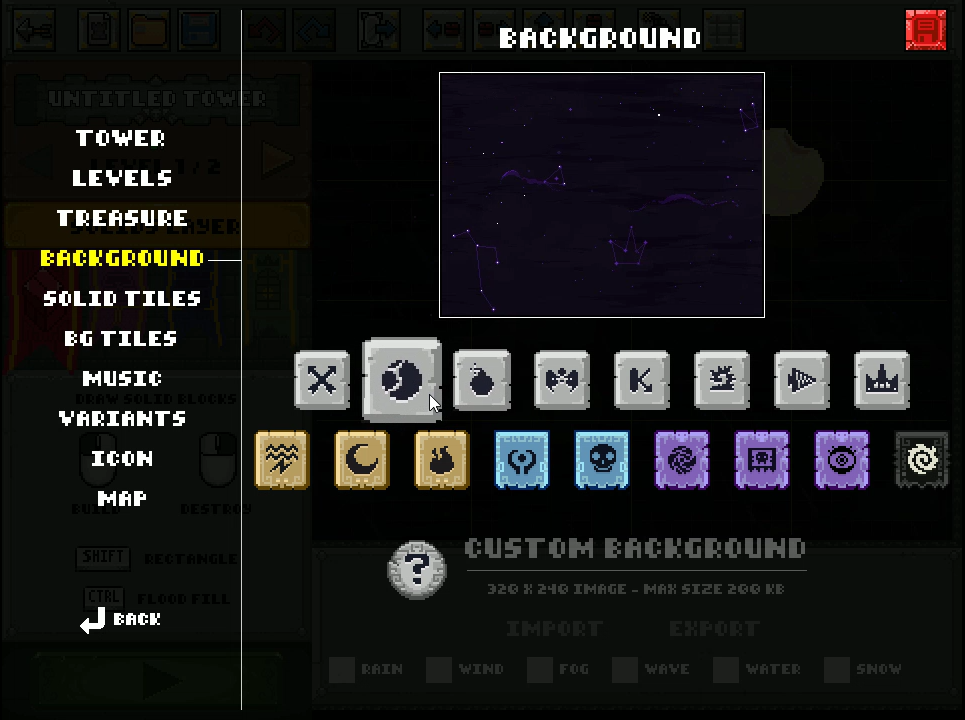Image resolution: width=965 pixels, height=720 pixels.
Task: Select the Treasure menu entry
Action: click(122, 218)
